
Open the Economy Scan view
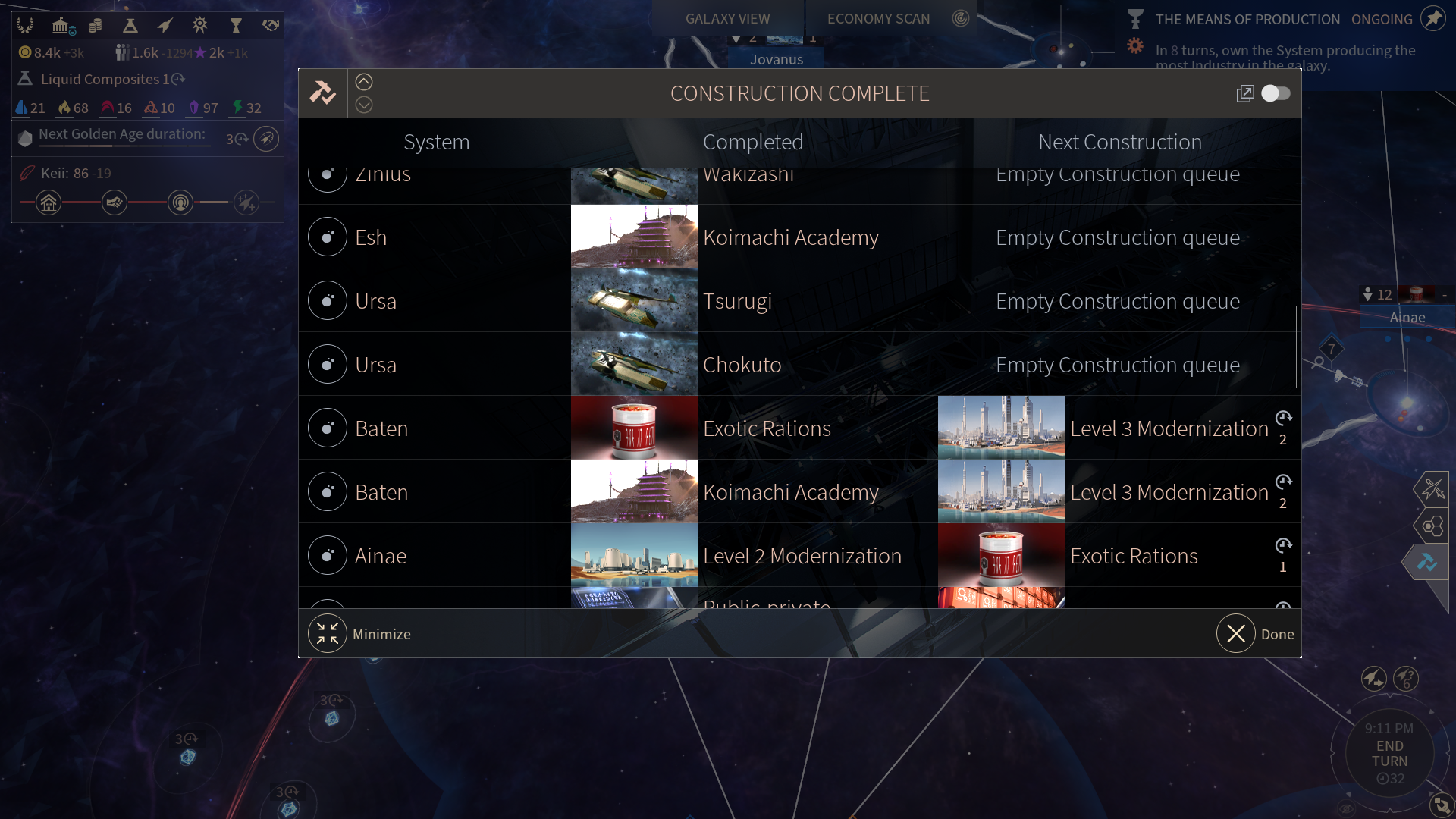tap(878, 19)
